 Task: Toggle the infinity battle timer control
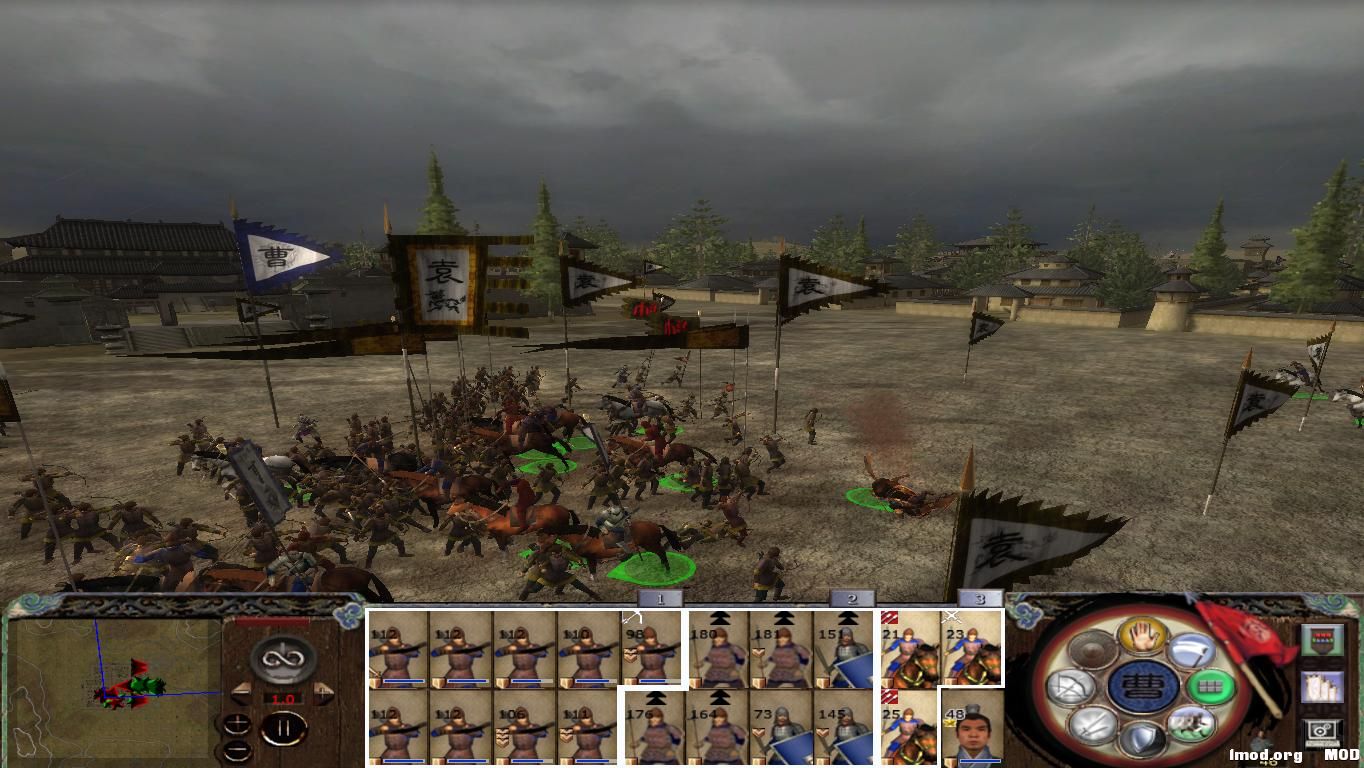click(281, 657)
